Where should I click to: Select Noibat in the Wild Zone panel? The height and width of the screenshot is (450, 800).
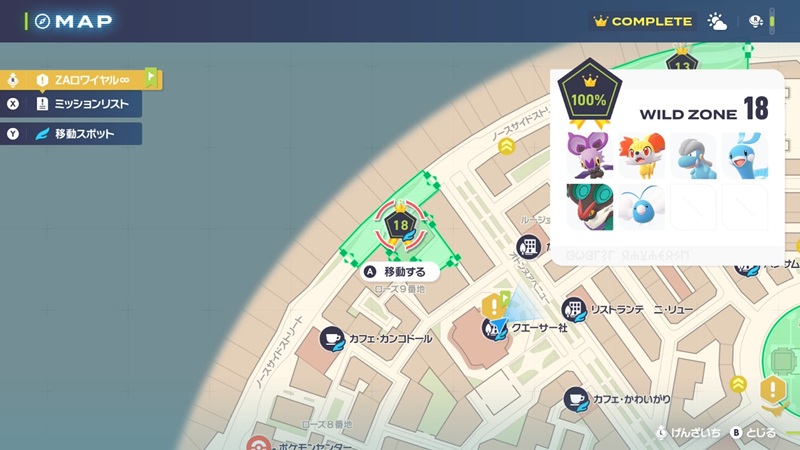click(x=590, y=156)
